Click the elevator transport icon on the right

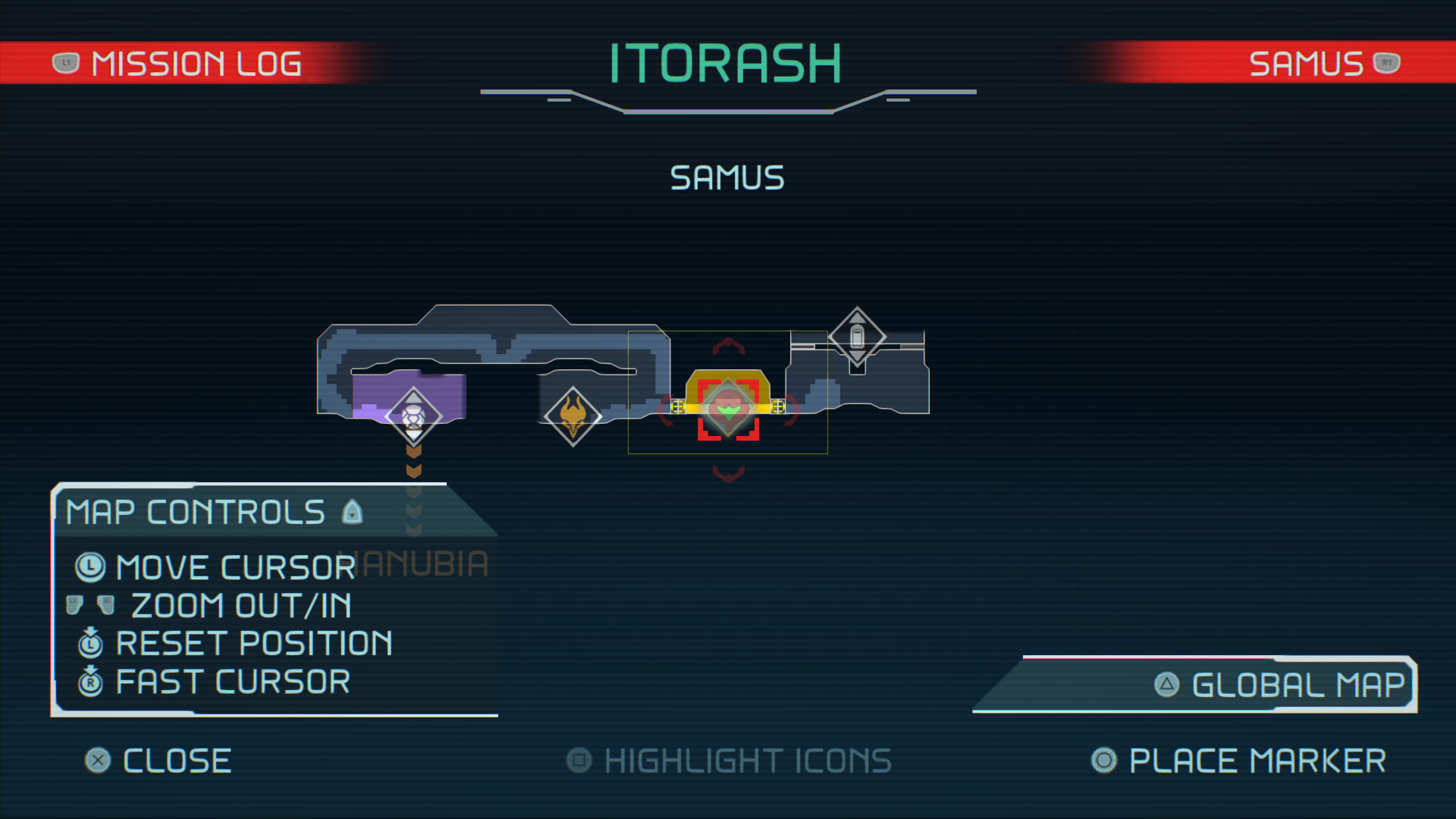(x=859, y=337)
